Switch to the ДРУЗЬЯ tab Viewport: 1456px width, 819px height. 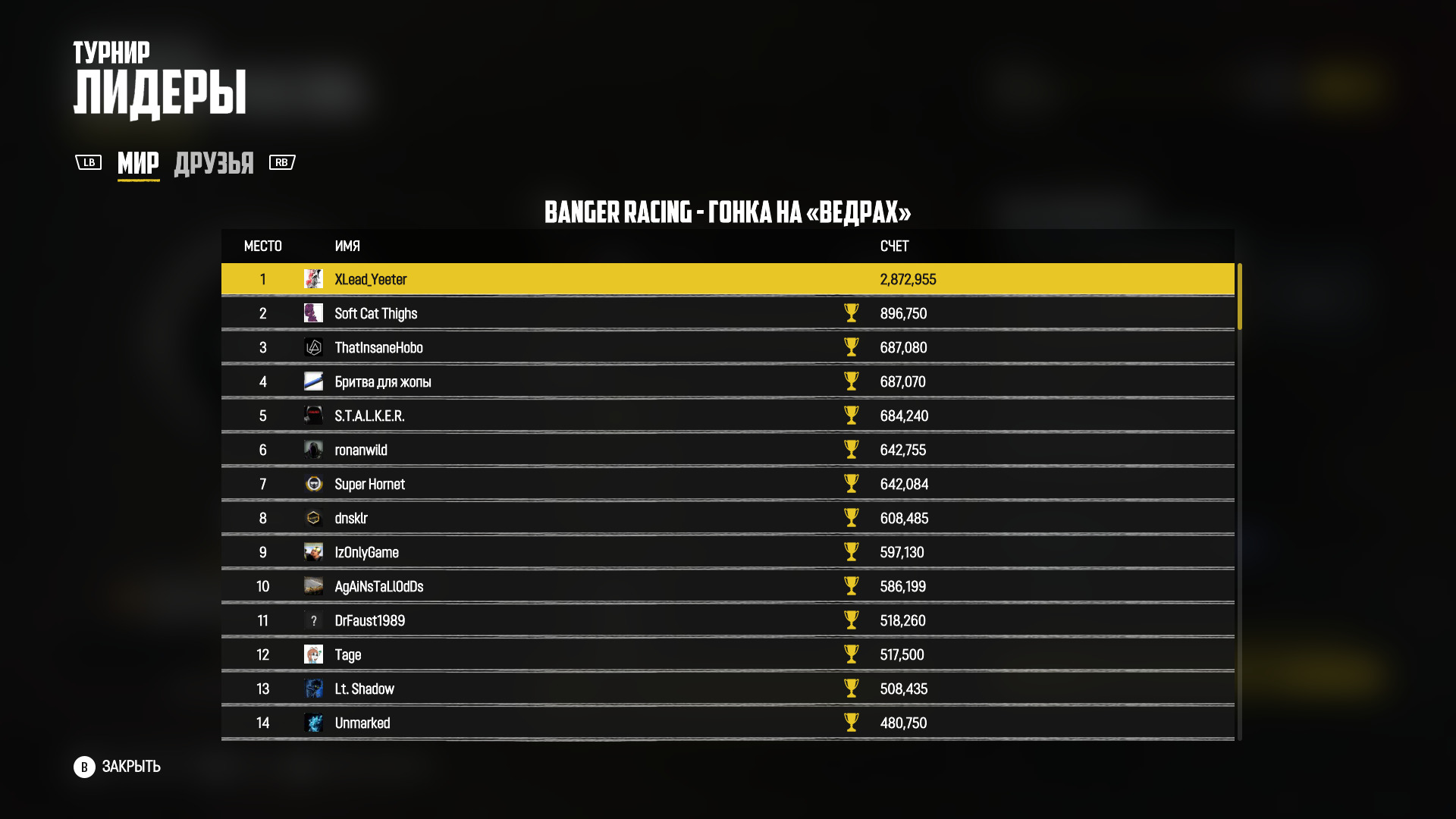click(215, 162)
